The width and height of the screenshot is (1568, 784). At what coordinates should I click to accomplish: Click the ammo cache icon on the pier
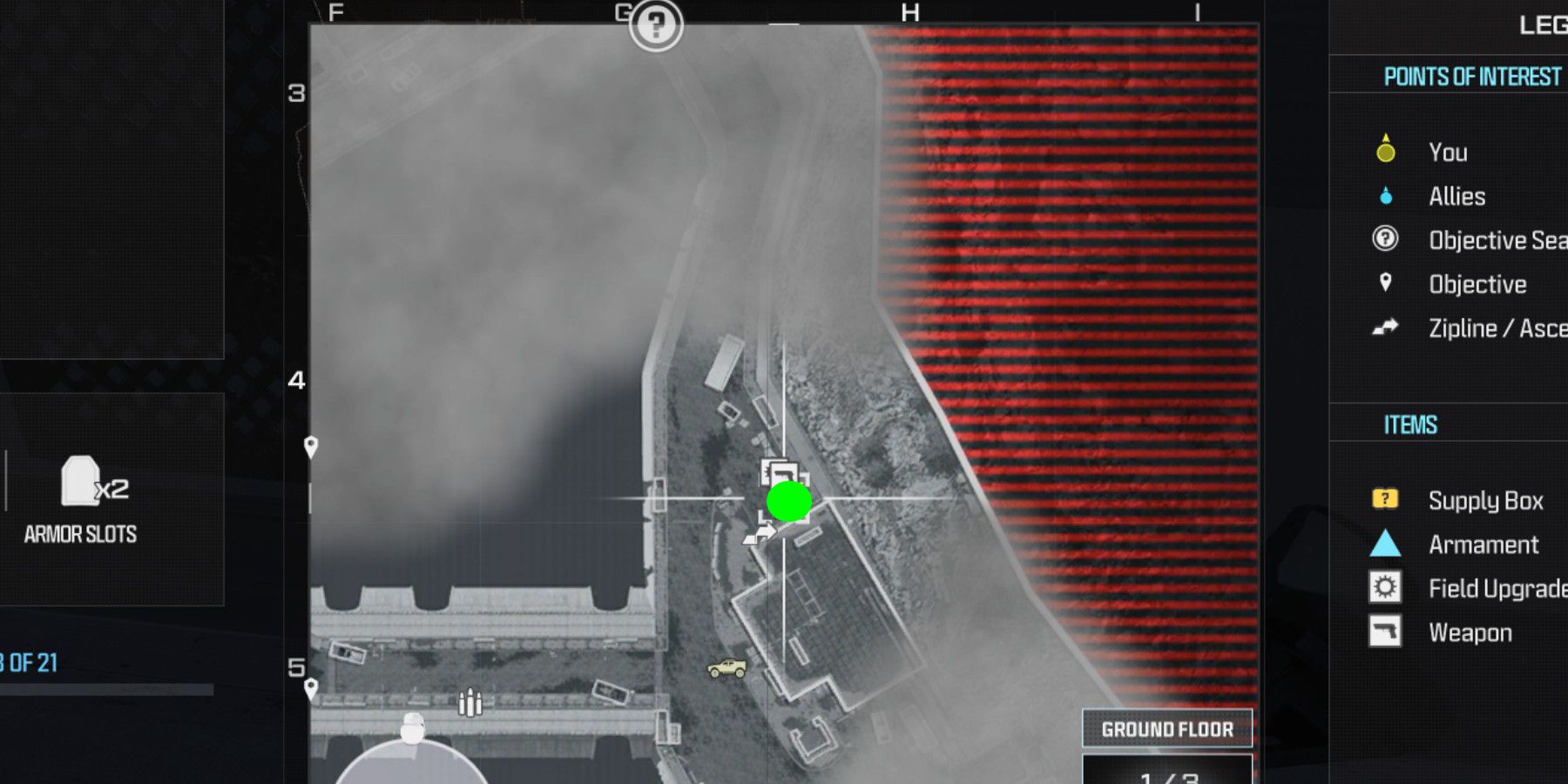pyautogui.click(x=470, y=701)
